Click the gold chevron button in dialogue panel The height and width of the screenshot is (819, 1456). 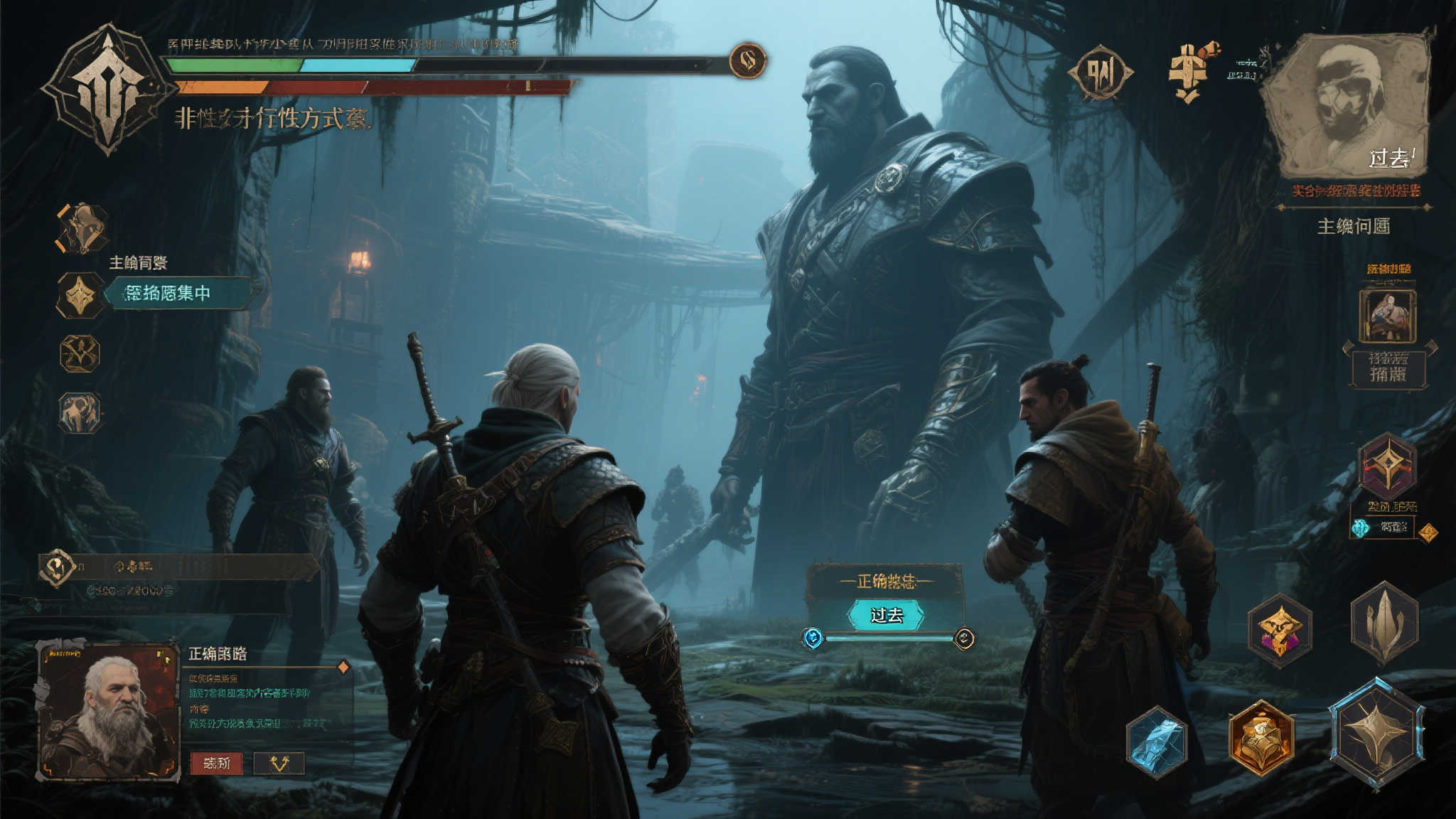coord(279,764)
